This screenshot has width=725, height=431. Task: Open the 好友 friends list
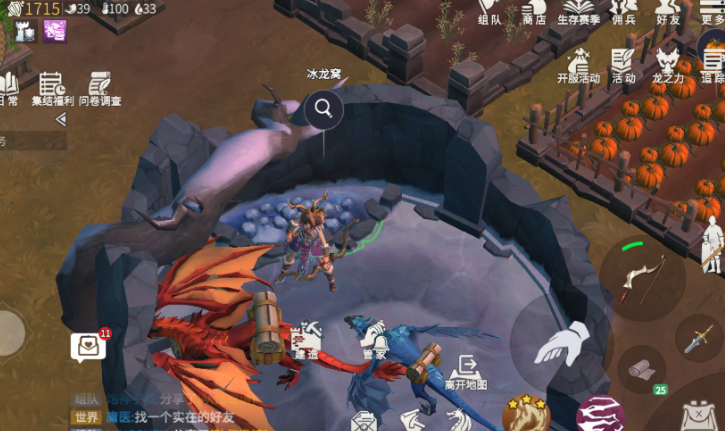[668, 11]
